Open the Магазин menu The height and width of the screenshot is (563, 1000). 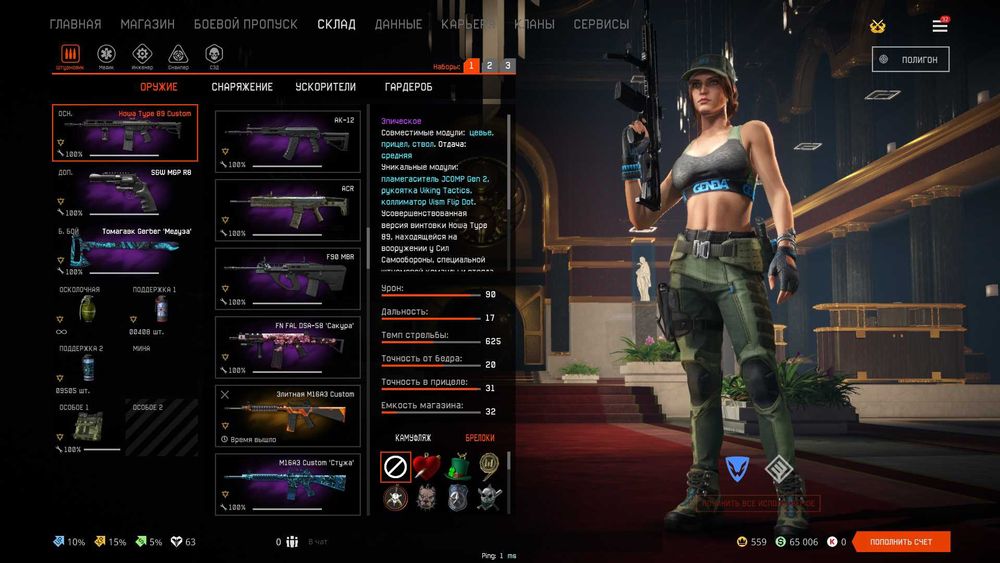(147, 24)
